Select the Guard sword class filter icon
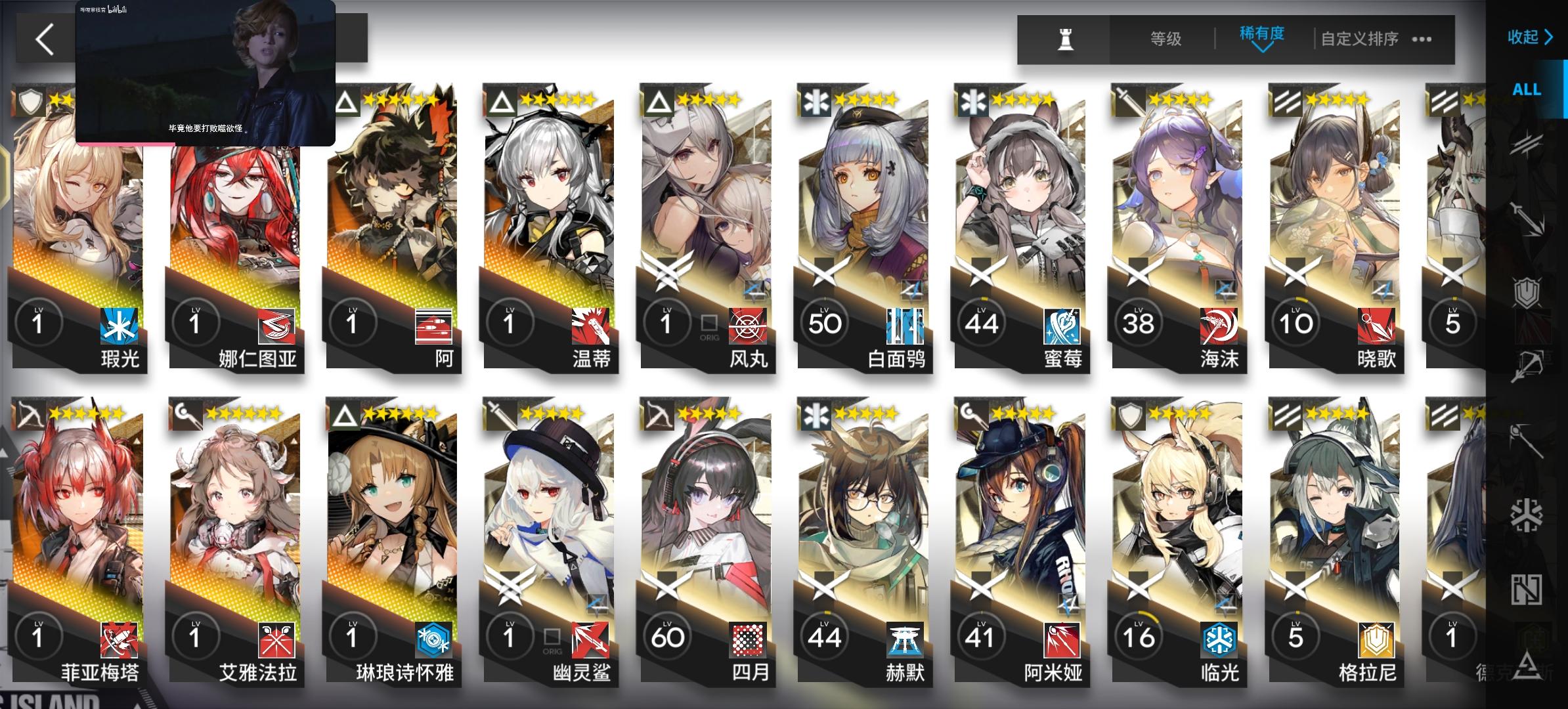The image size is (1568, 709). (x=1527, y=217)
